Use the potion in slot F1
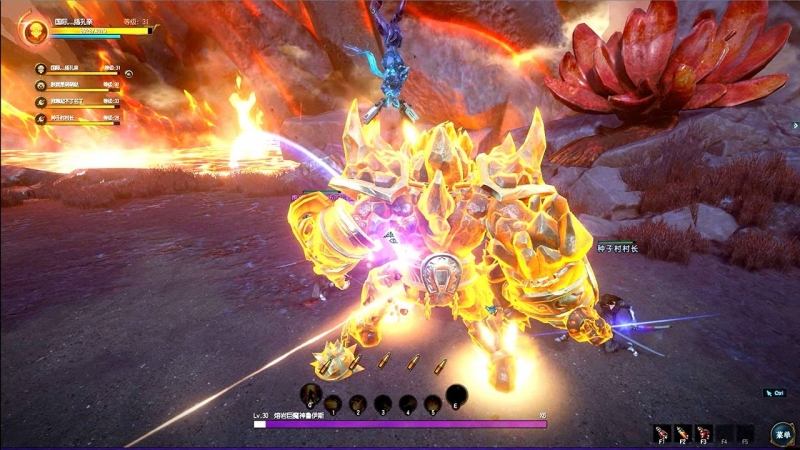This screenshot has width=800, height=450. click(661, 432)
